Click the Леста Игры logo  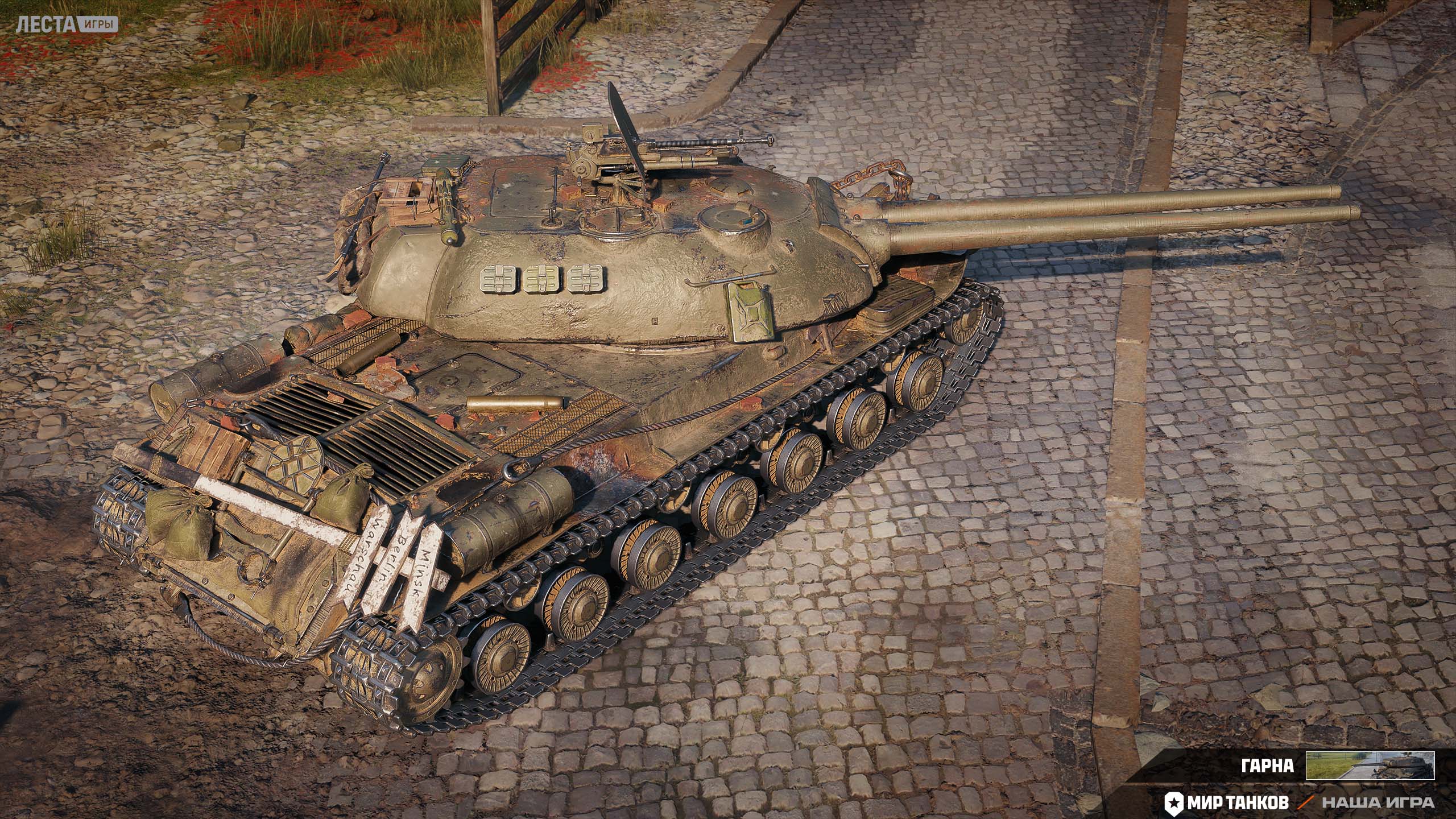67,24
